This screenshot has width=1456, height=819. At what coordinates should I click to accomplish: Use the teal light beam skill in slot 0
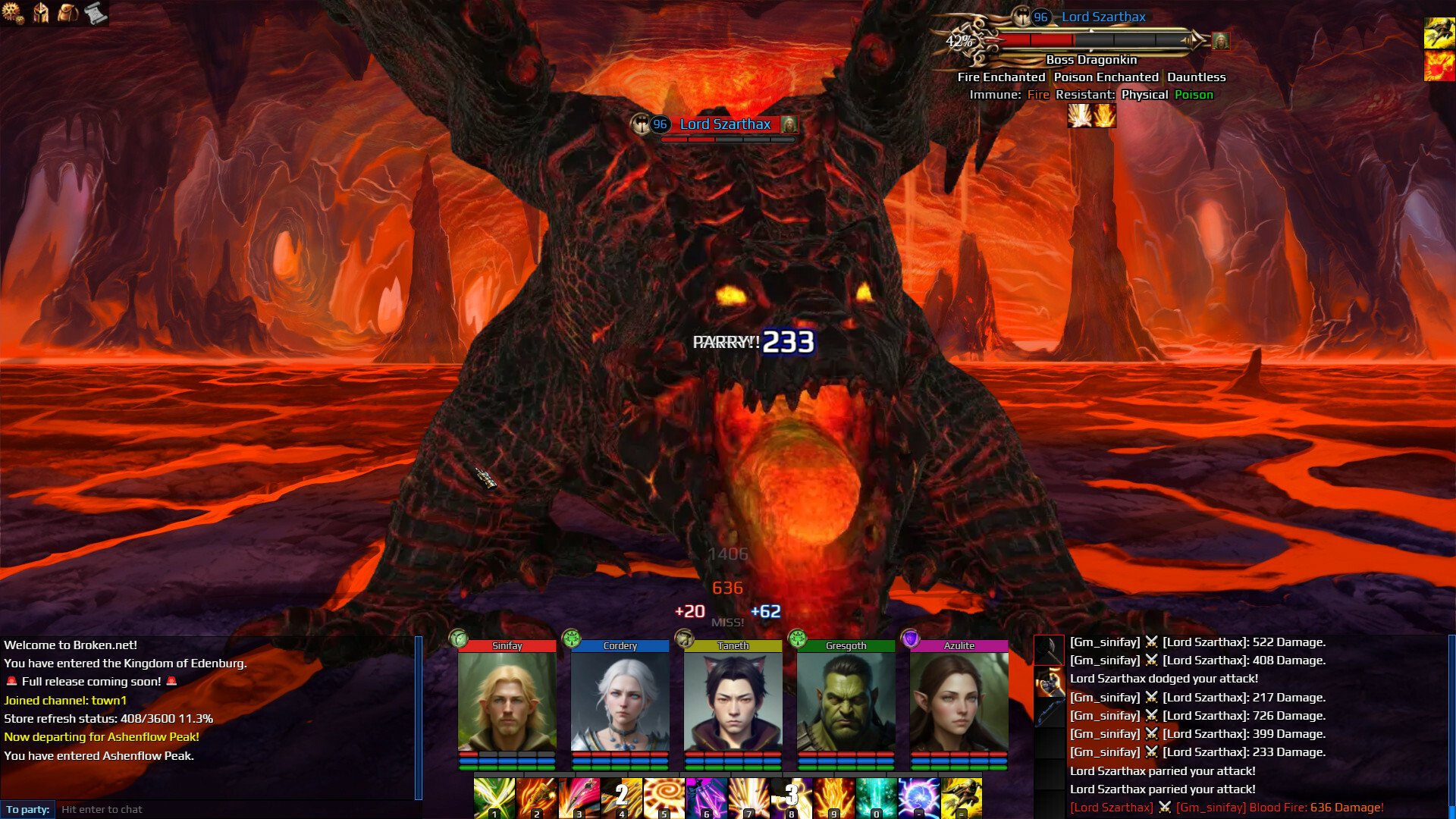click(876, 798)
